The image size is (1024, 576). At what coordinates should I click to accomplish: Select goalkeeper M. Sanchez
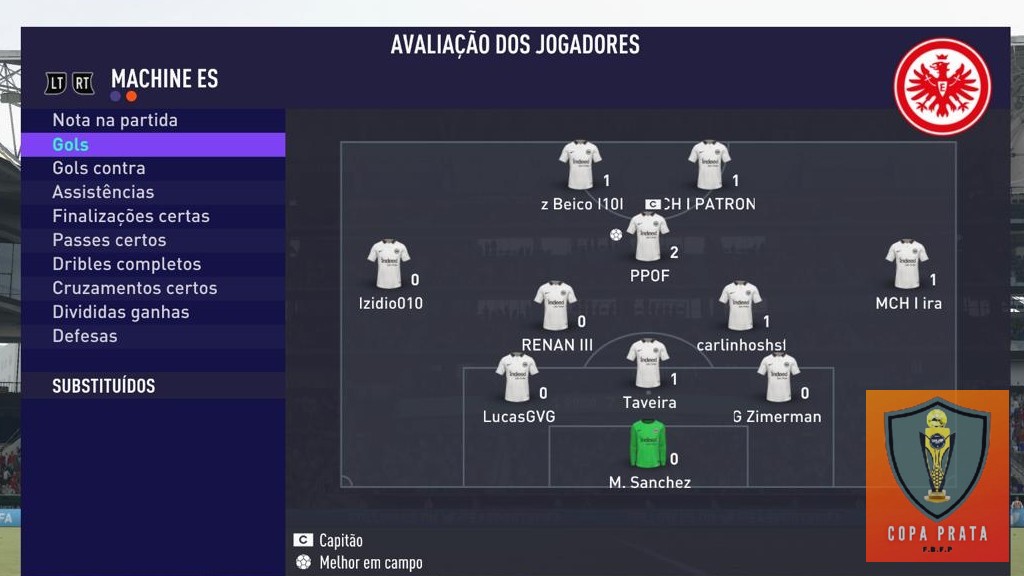(648, 445)
